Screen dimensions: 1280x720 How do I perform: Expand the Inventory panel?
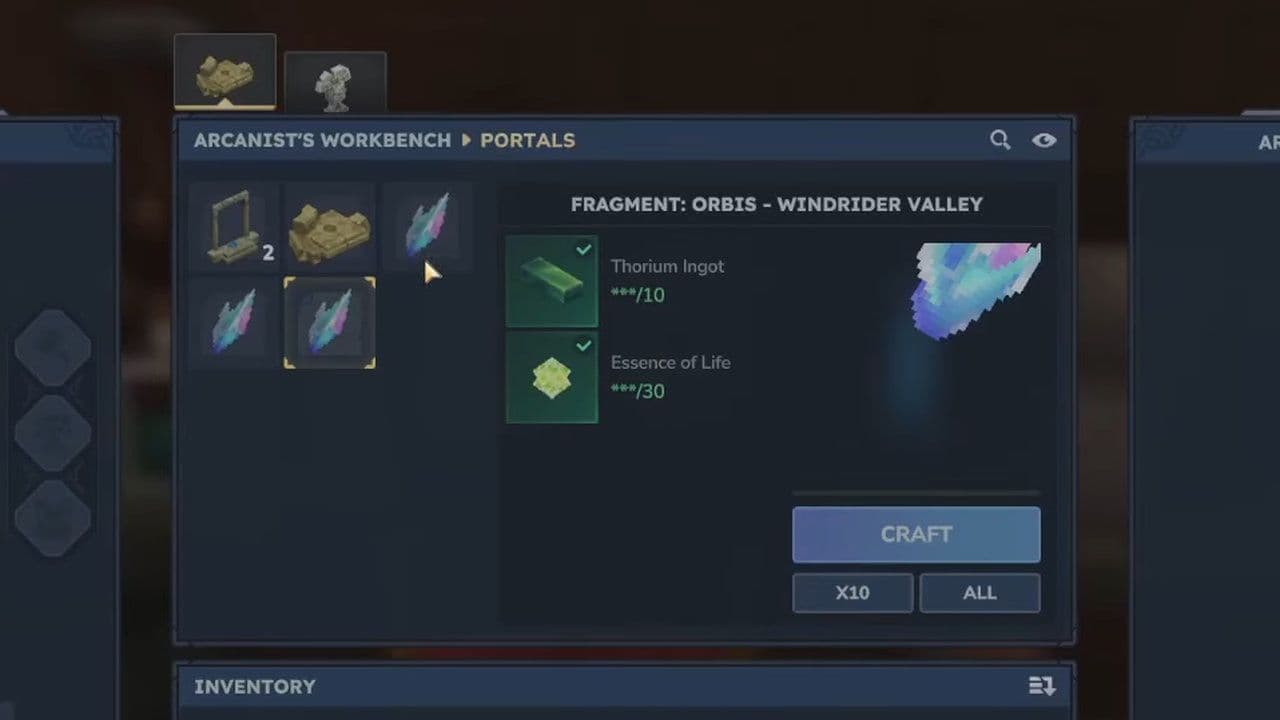click(x=255, y=687)
